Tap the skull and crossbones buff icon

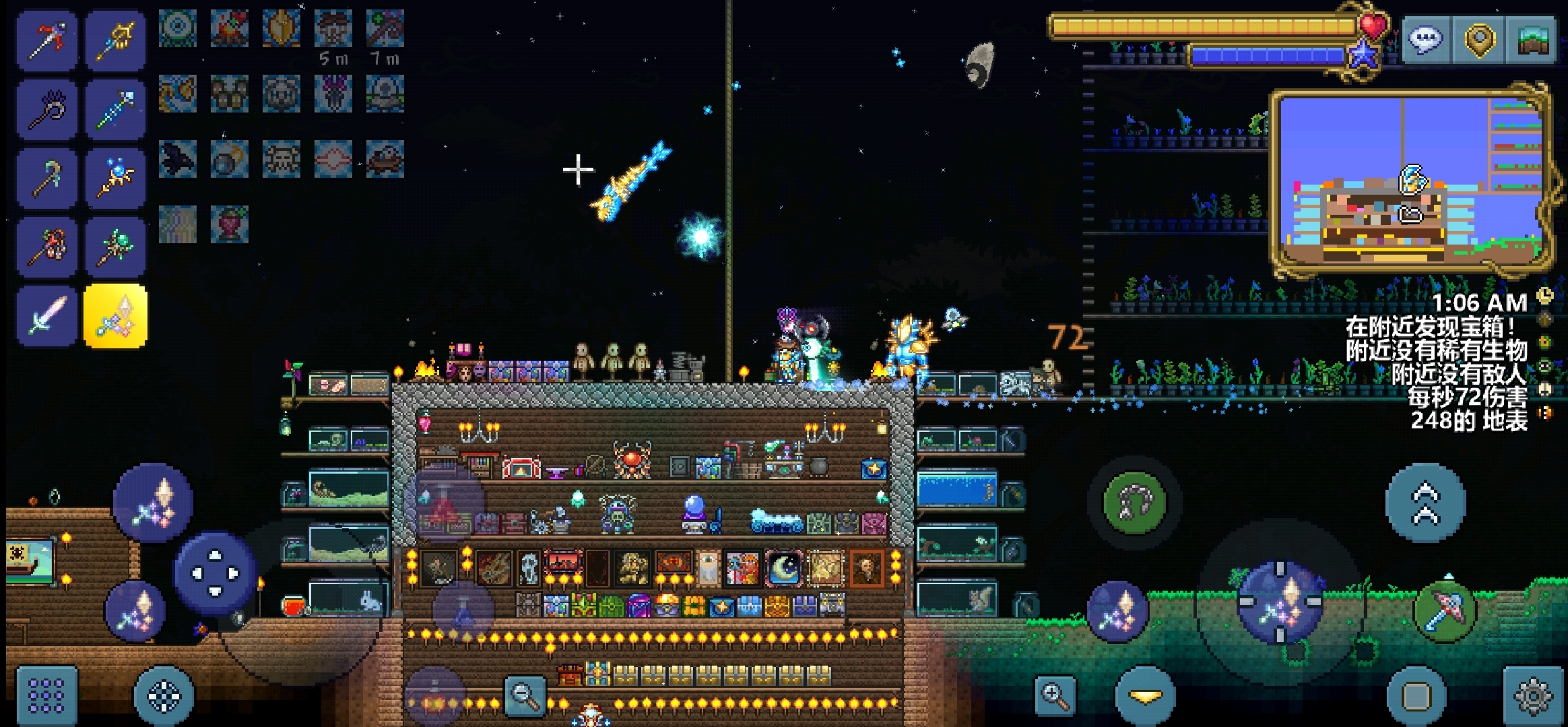pyautogui.click(x=282, y=159)
